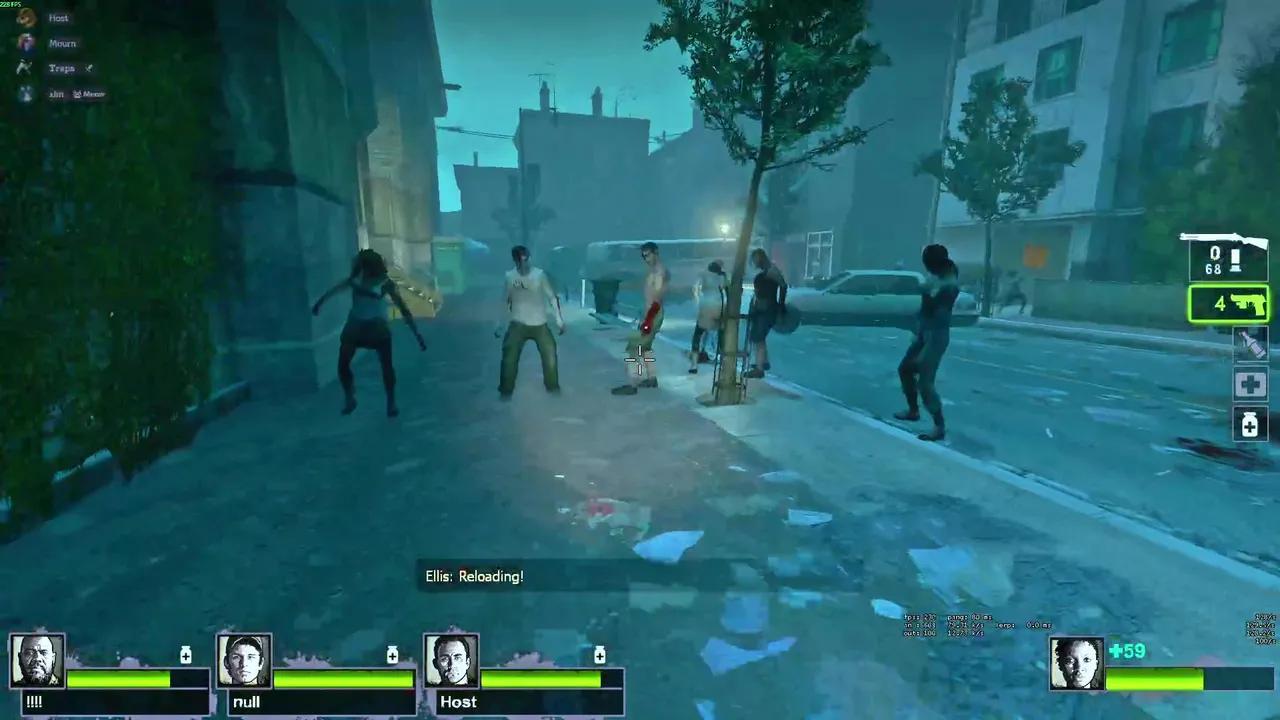Select Mourn's name in the player list
Viewport: 1280px width, 720px height.
(62, 43)
